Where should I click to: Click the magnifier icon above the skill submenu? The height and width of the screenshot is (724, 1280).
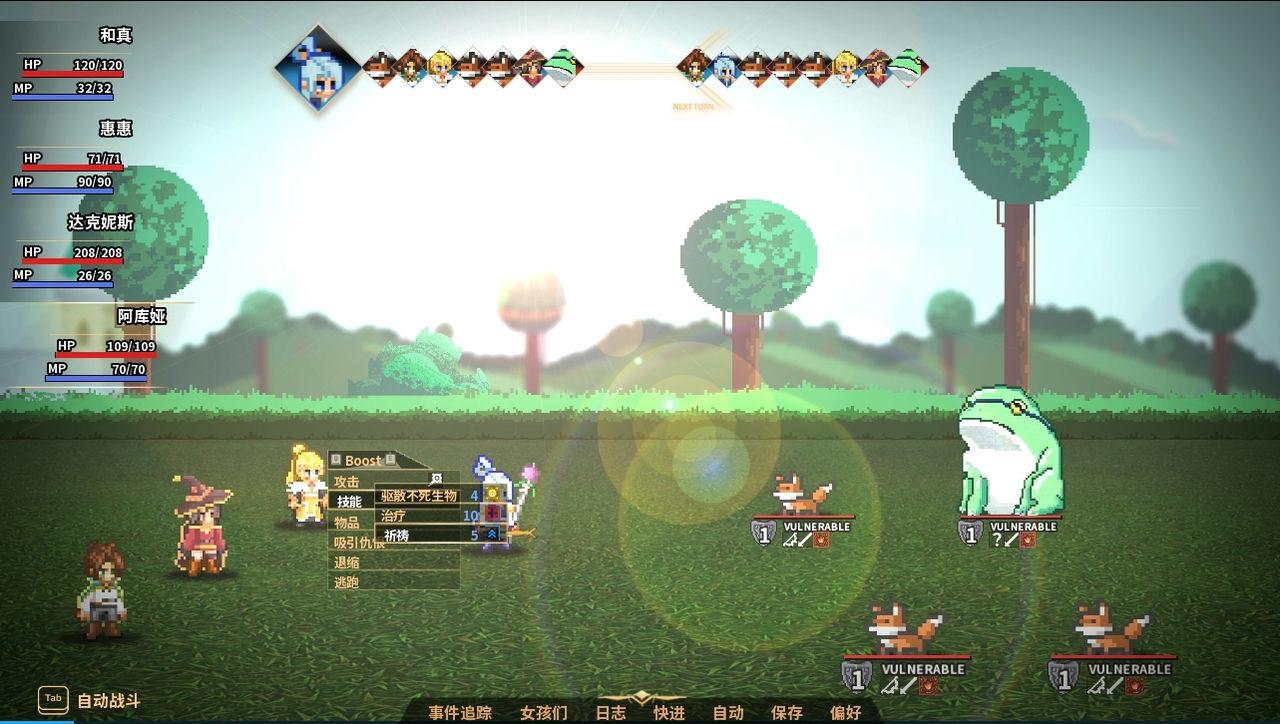[437, 478]
